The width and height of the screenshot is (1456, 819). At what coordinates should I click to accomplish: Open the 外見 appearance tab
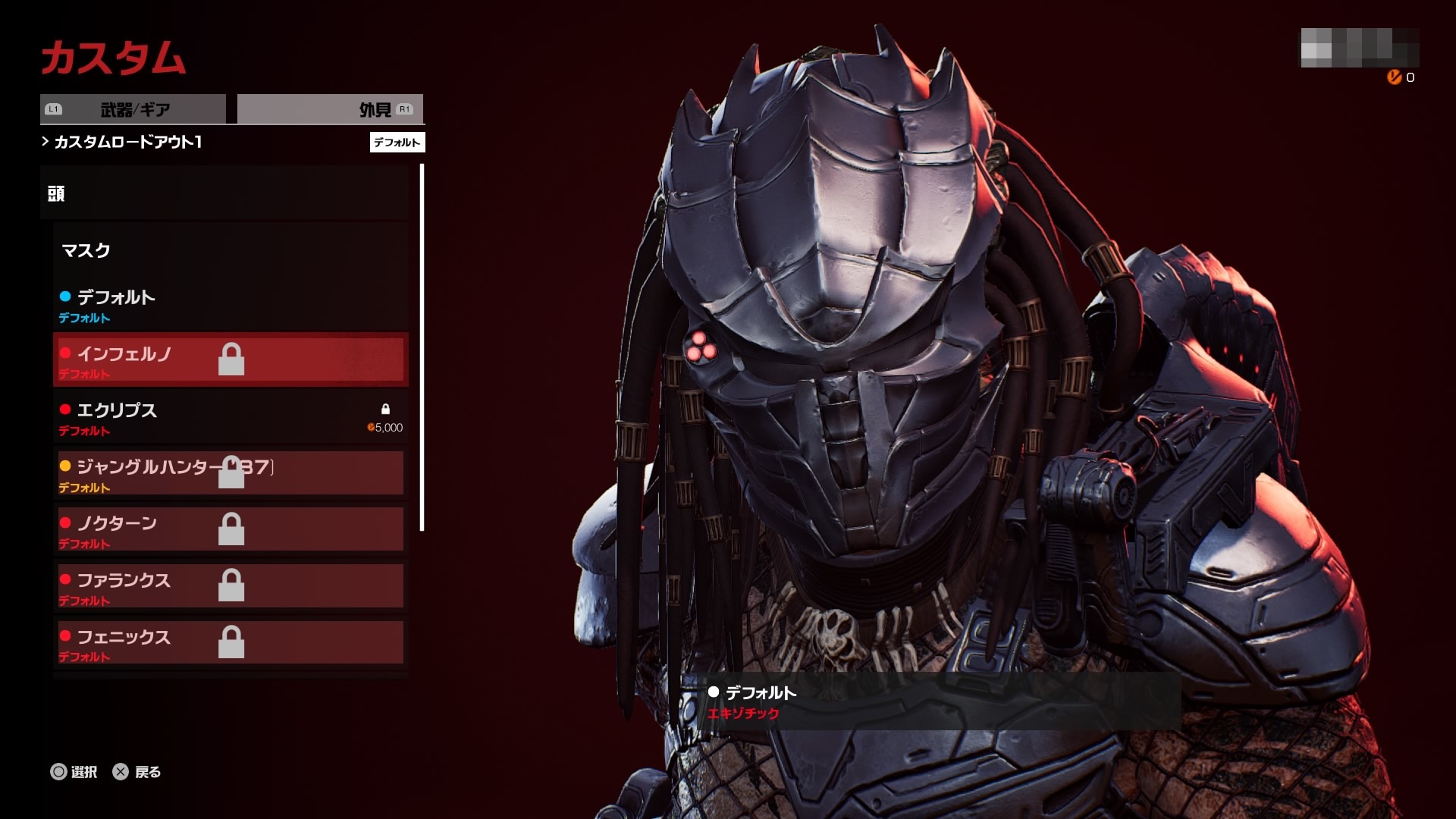coord(331,109)
